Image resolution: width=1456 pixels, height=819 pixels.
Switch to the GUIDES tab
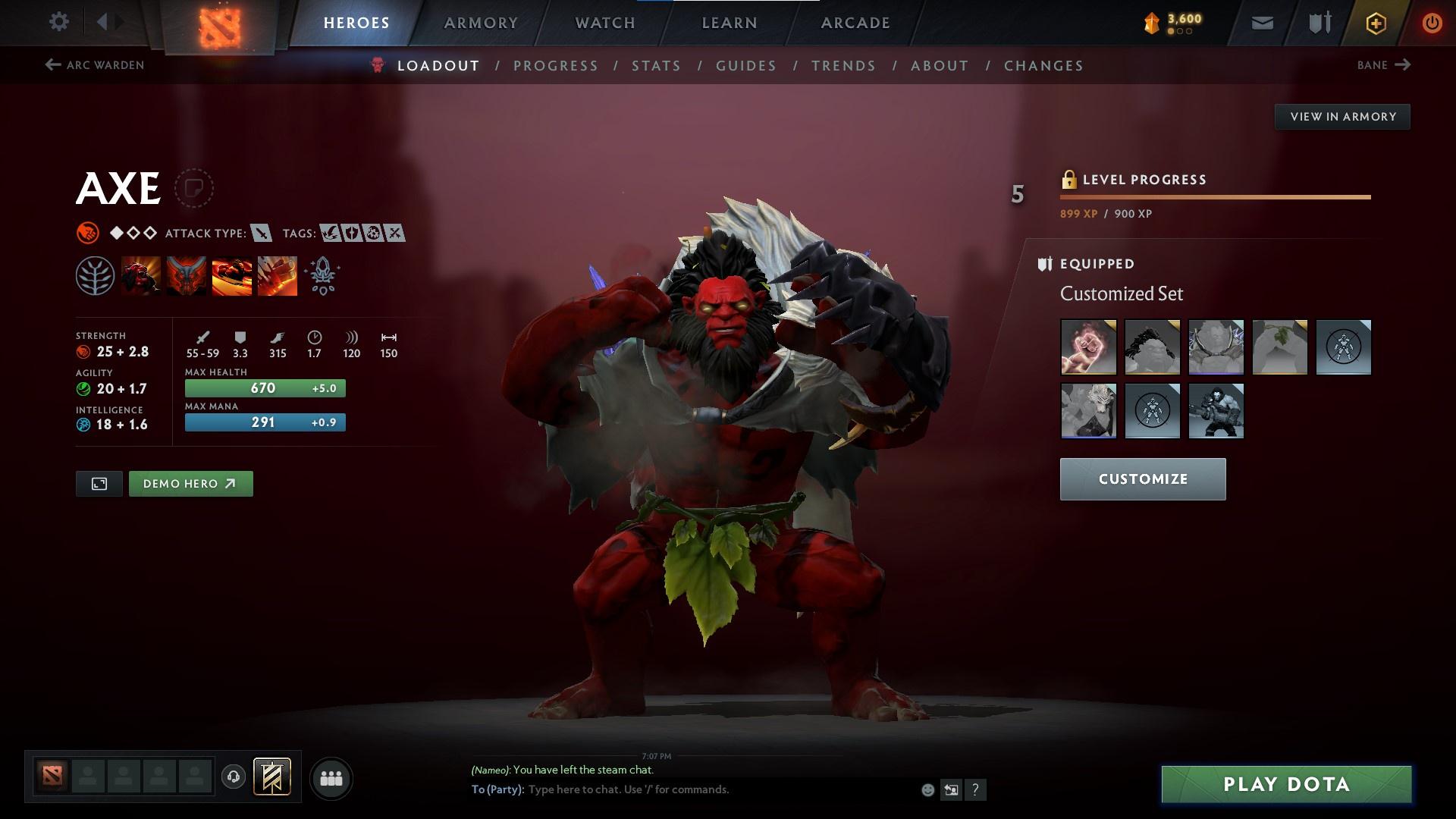coord(745,66)
